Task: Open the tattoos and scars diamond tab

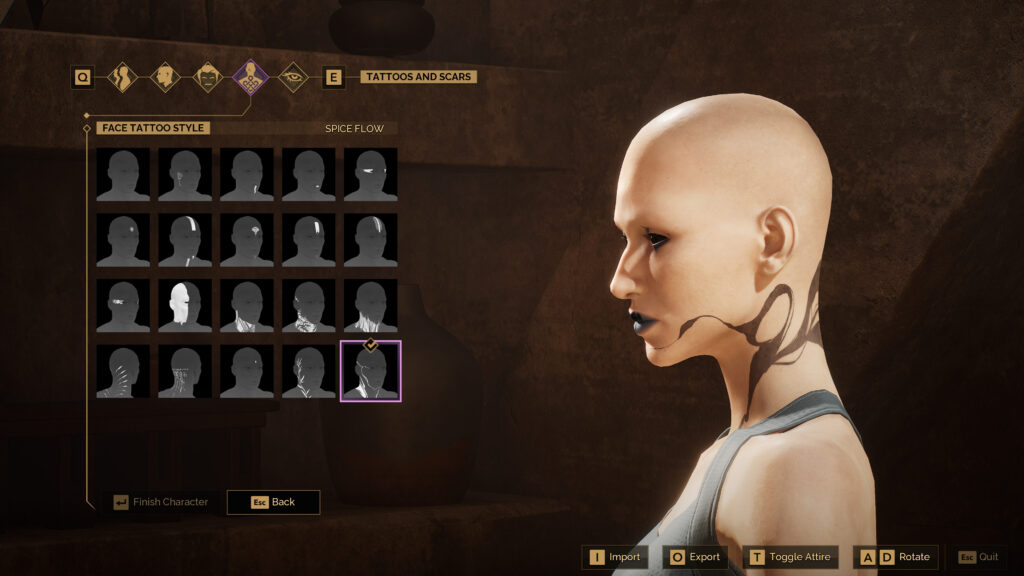Action: pyautogui.click(x=250, y=77)
